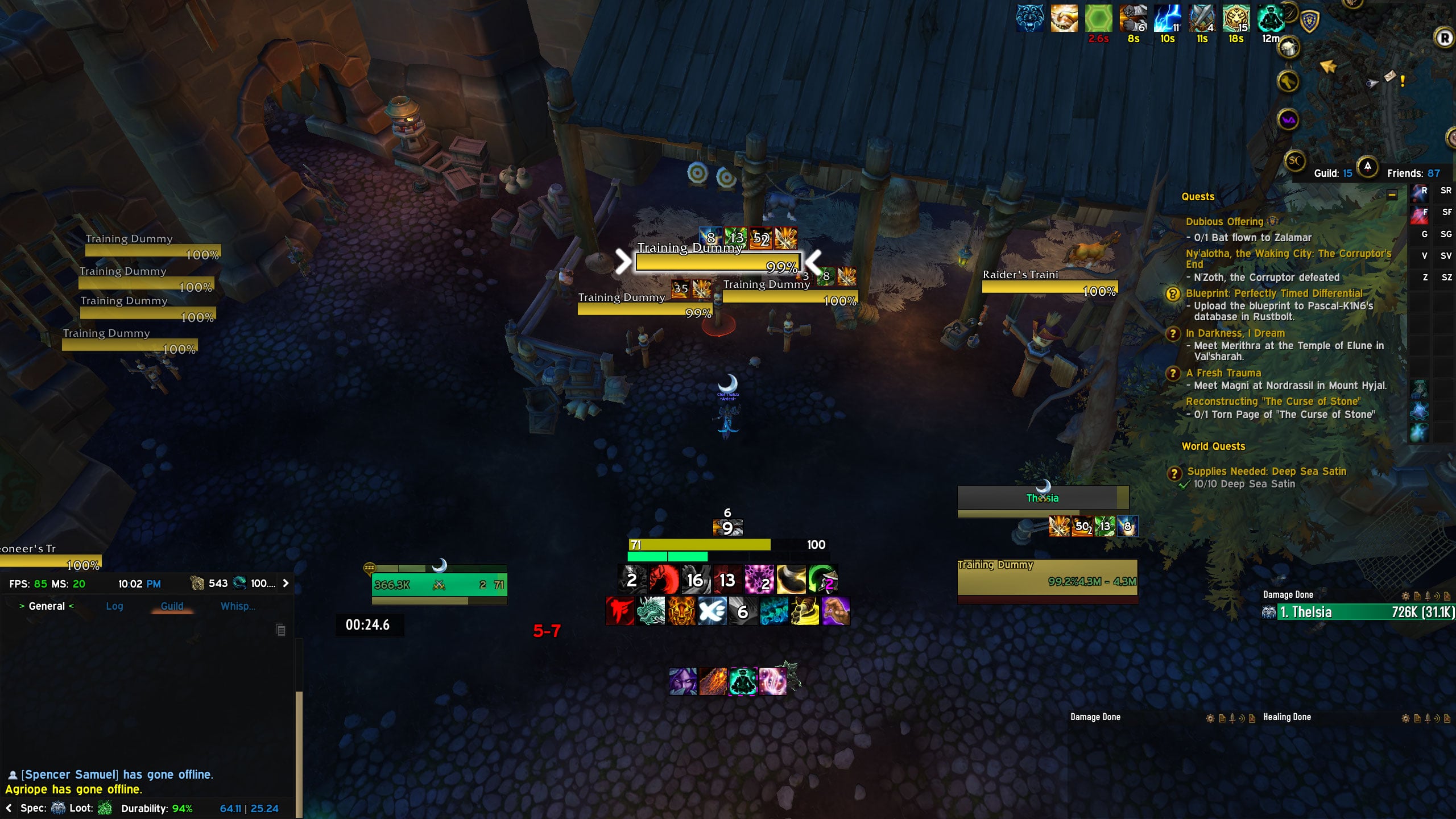Use the jade dragon head ability
Image resolution: width=1456 pixels, height=819 pixels.
pyautogui.click(x=651, y=612)
